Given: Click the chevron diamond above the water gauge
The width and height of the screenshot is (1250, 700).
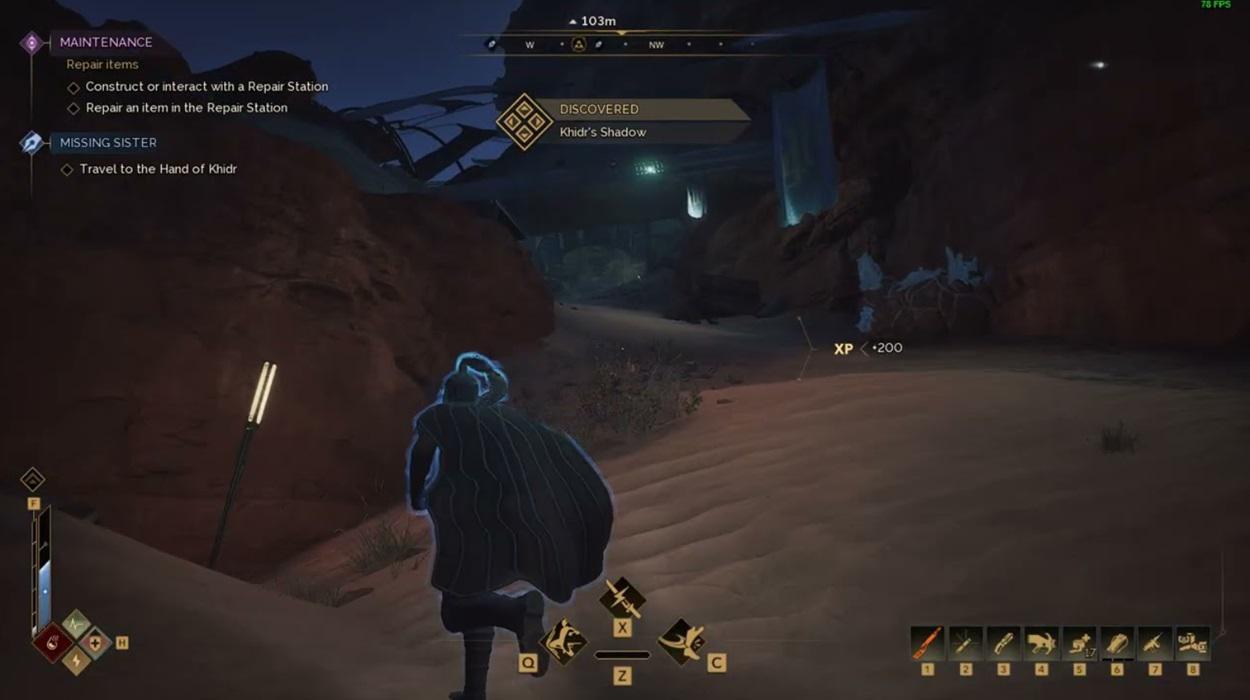Looking at the screenshot, I should coord(33,479).
